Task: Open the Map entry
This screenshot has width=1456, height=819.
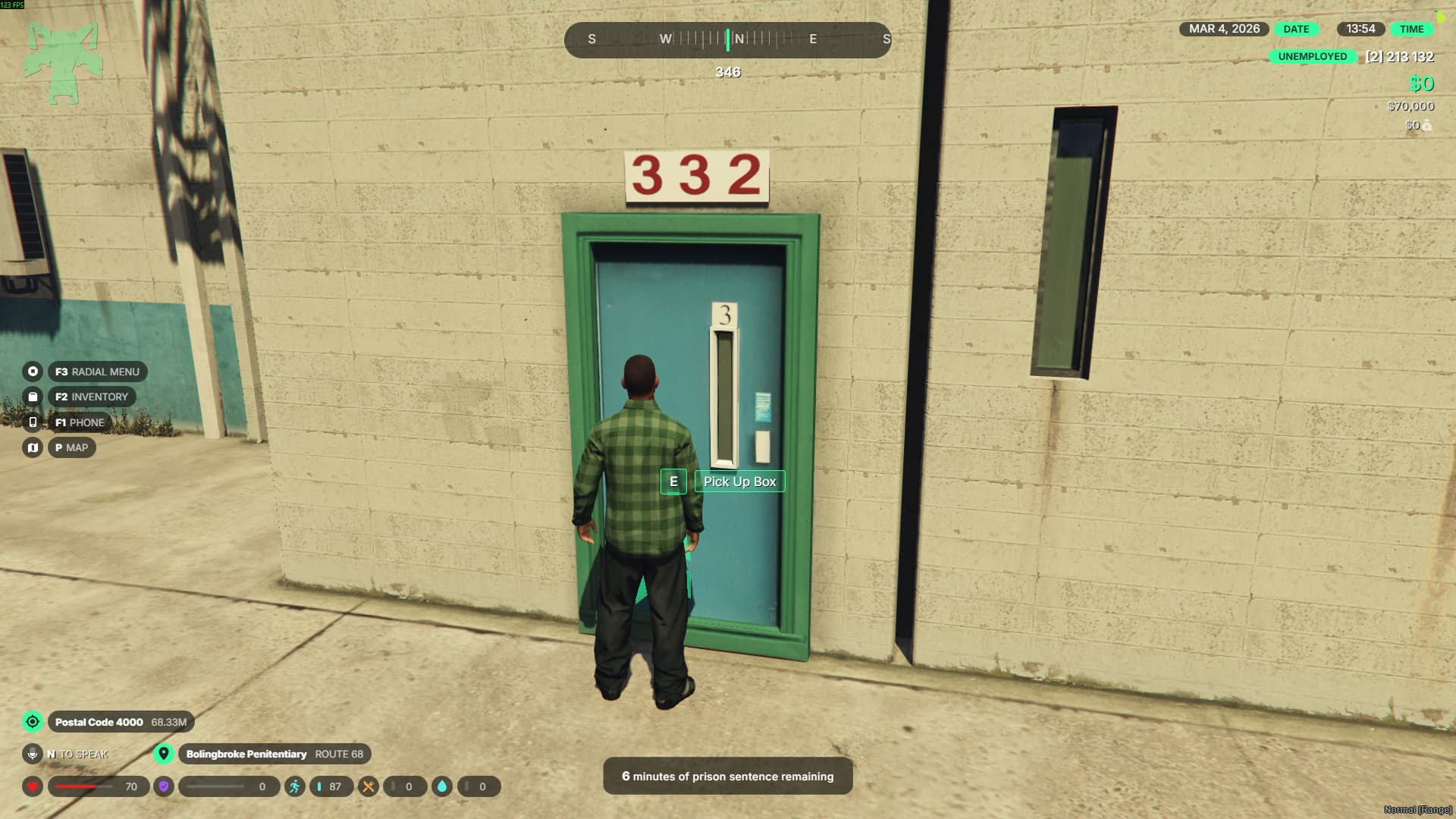Action: [x=71, y=447]
